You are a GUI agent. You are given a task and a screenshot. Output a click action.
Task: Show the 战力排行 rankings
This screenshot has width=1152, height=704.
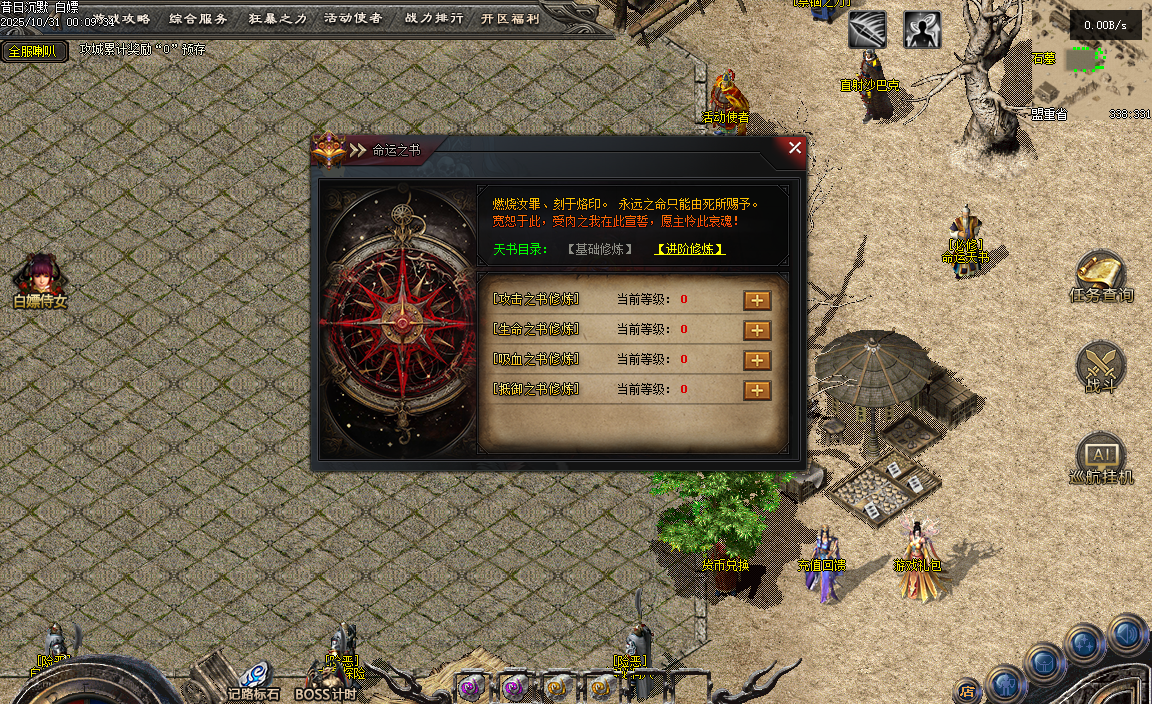pos(432,18)
